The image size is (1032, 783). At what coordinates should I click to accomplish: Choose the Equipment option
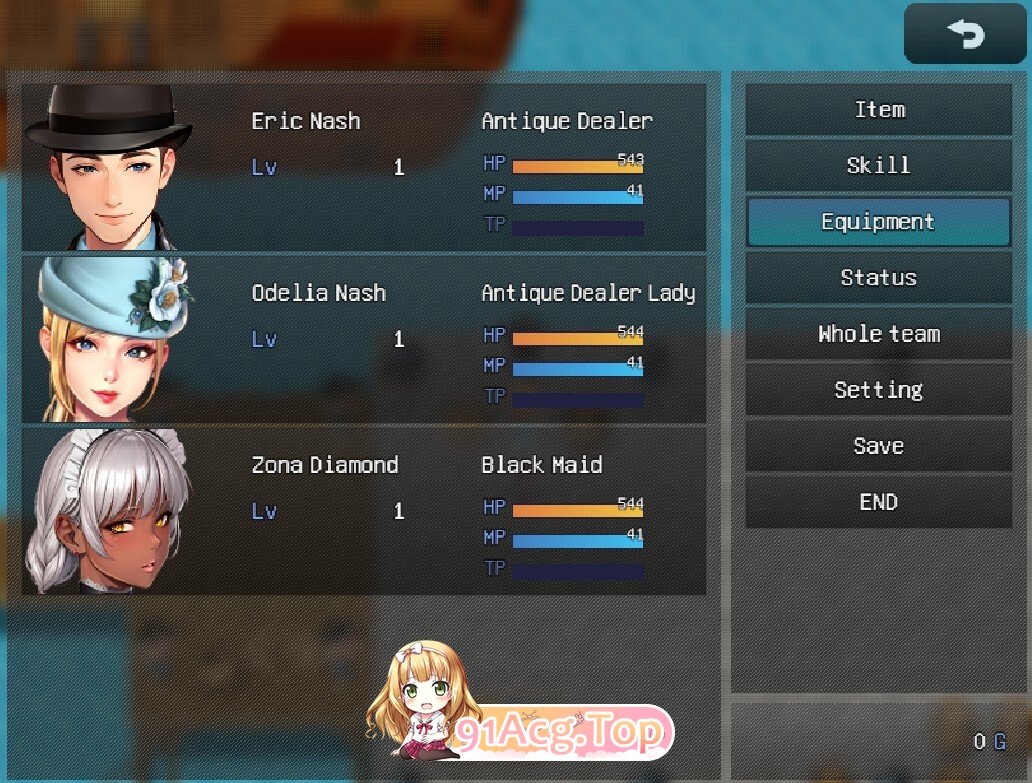[878, 222]
